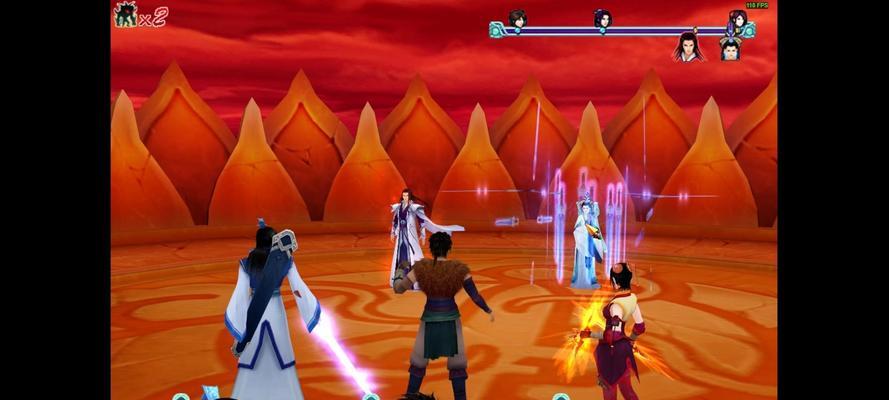Click the large portrait of man with headpiece
The height and width of the screenshot is (400, 889).
(x=731, y=48)
